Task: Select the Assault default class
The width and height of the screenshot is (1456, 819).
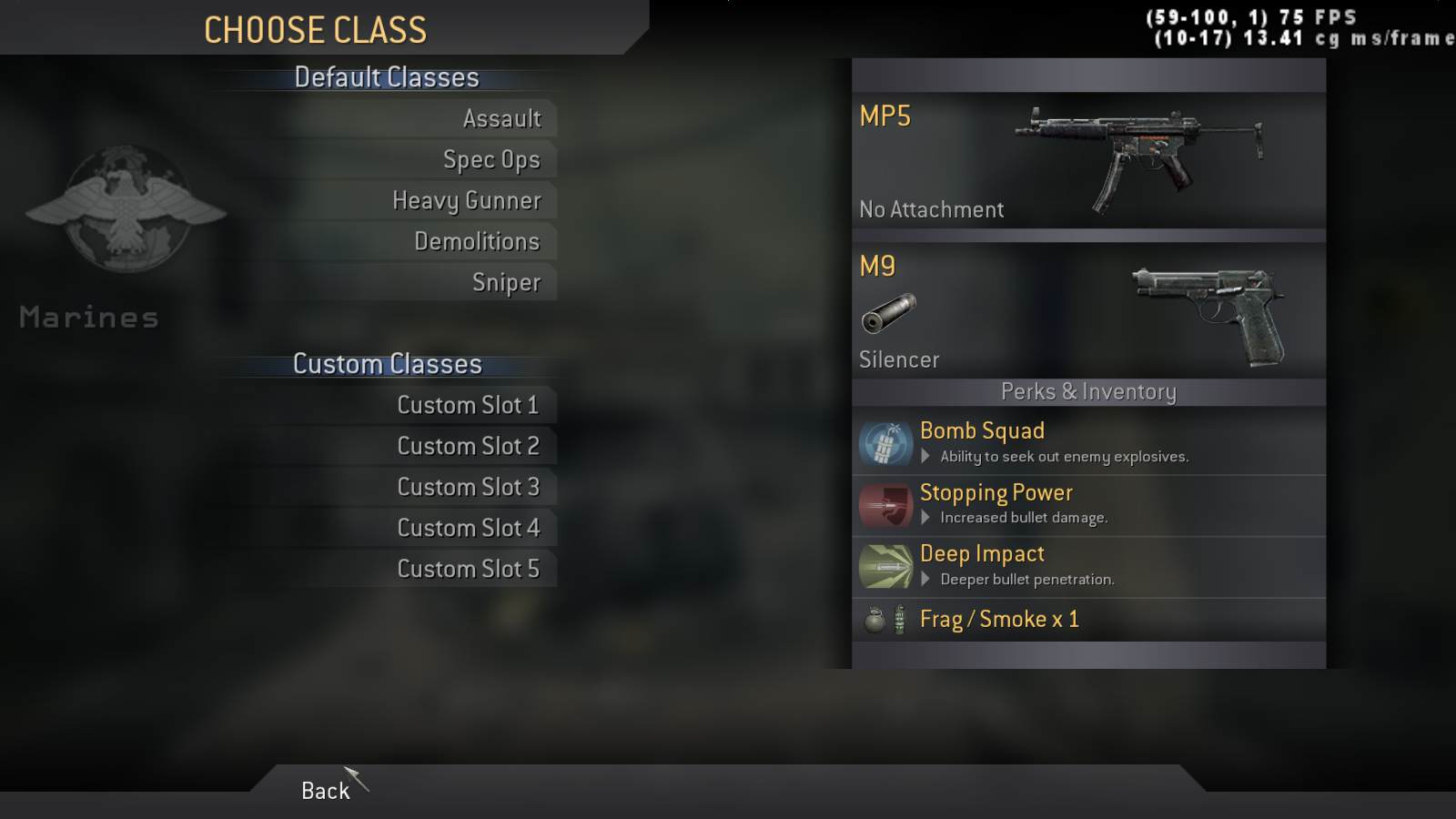Action: pos(501,118)
